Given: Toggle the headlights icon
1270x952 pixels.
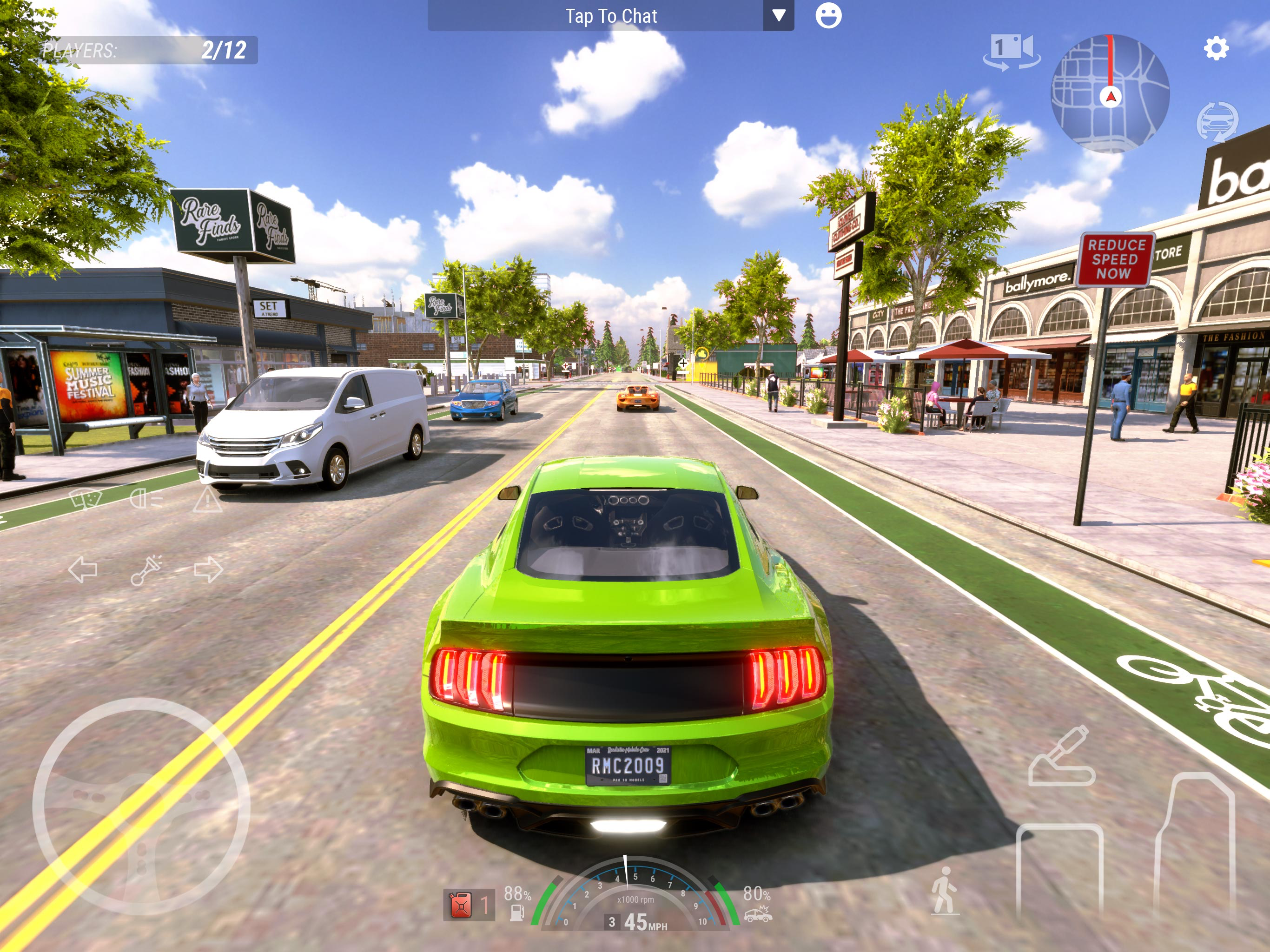Looking at the screenshot, I should pyautogui.click(x=146, y=499).
